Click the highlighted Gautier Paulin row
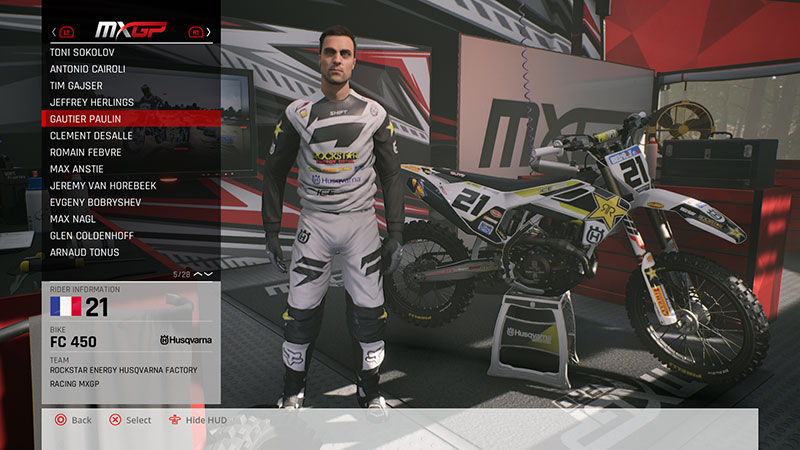 point(130,118)
